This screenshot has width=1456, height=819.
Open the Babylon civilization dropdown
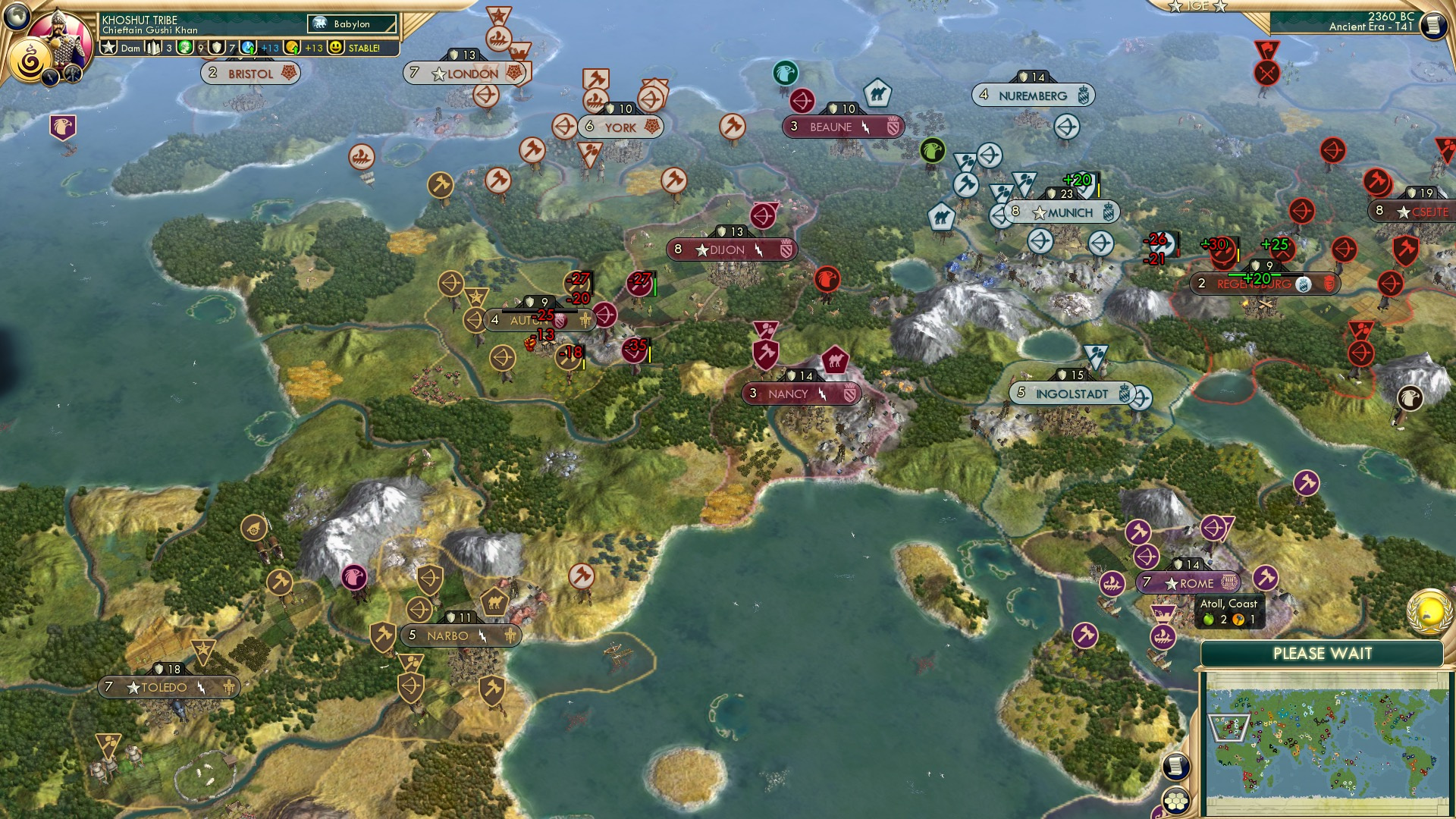point(353,24)
